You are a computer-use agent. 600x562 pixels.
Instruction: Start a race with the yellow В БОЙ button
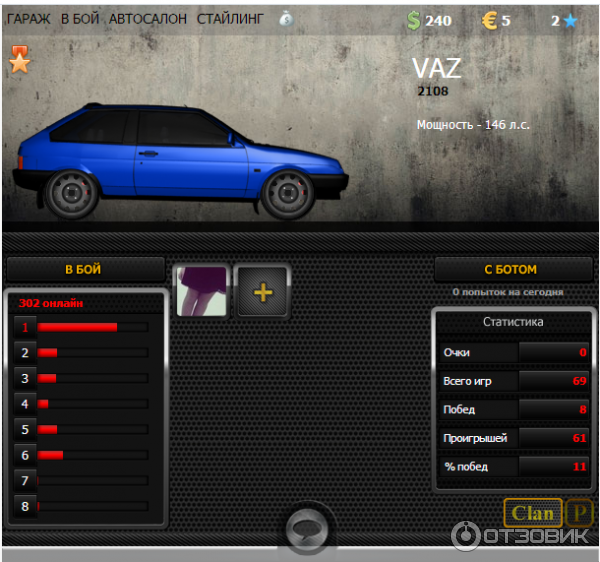(84, 269)
